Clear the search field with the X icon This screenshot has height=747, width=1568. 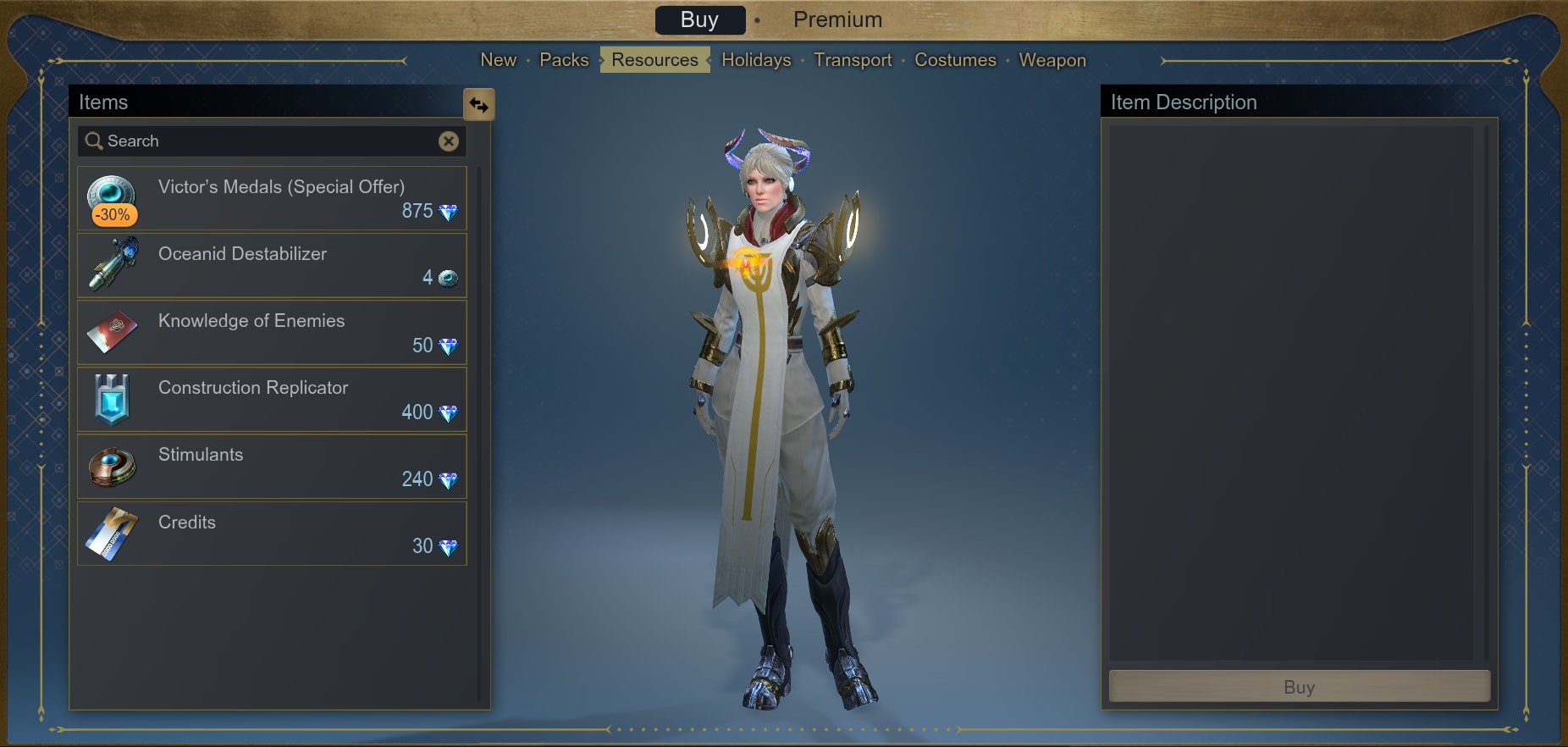click(x=449, y=141)
